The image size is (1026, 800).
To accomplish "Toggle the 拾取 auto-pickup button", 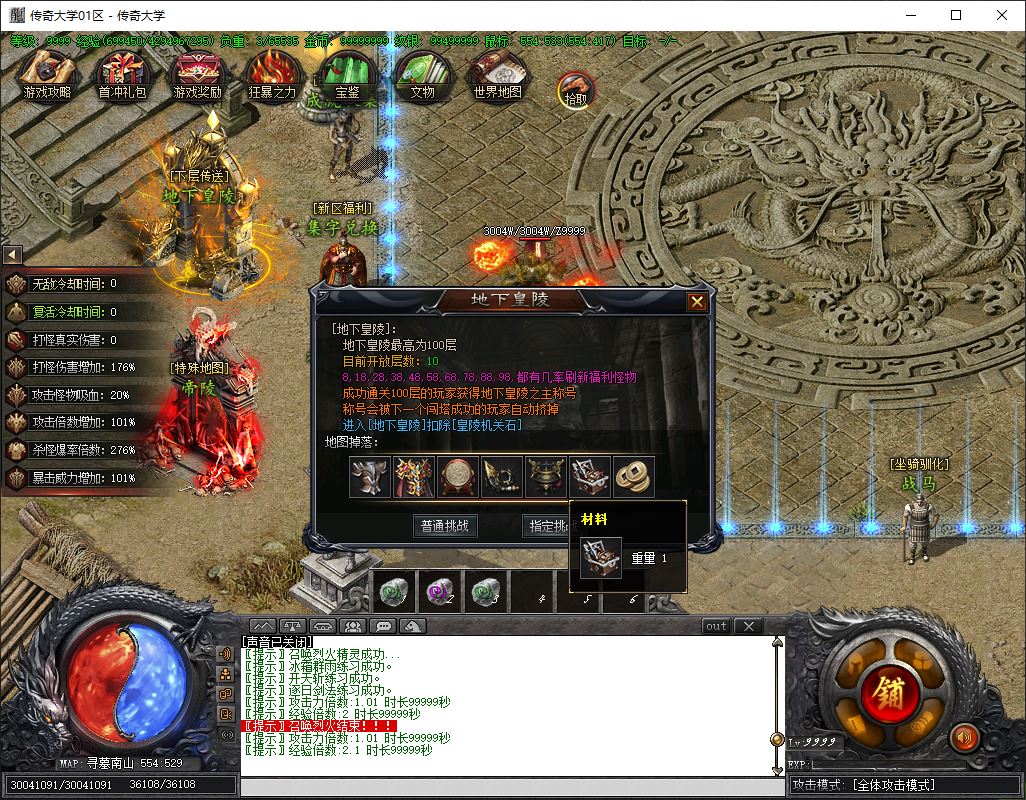I will click(x=575, y=90).
